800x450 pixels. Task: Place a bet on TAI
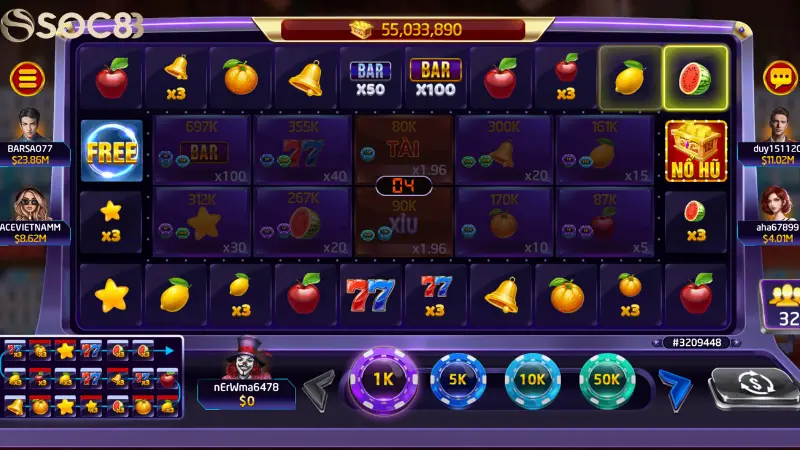[x=404, y=147]
